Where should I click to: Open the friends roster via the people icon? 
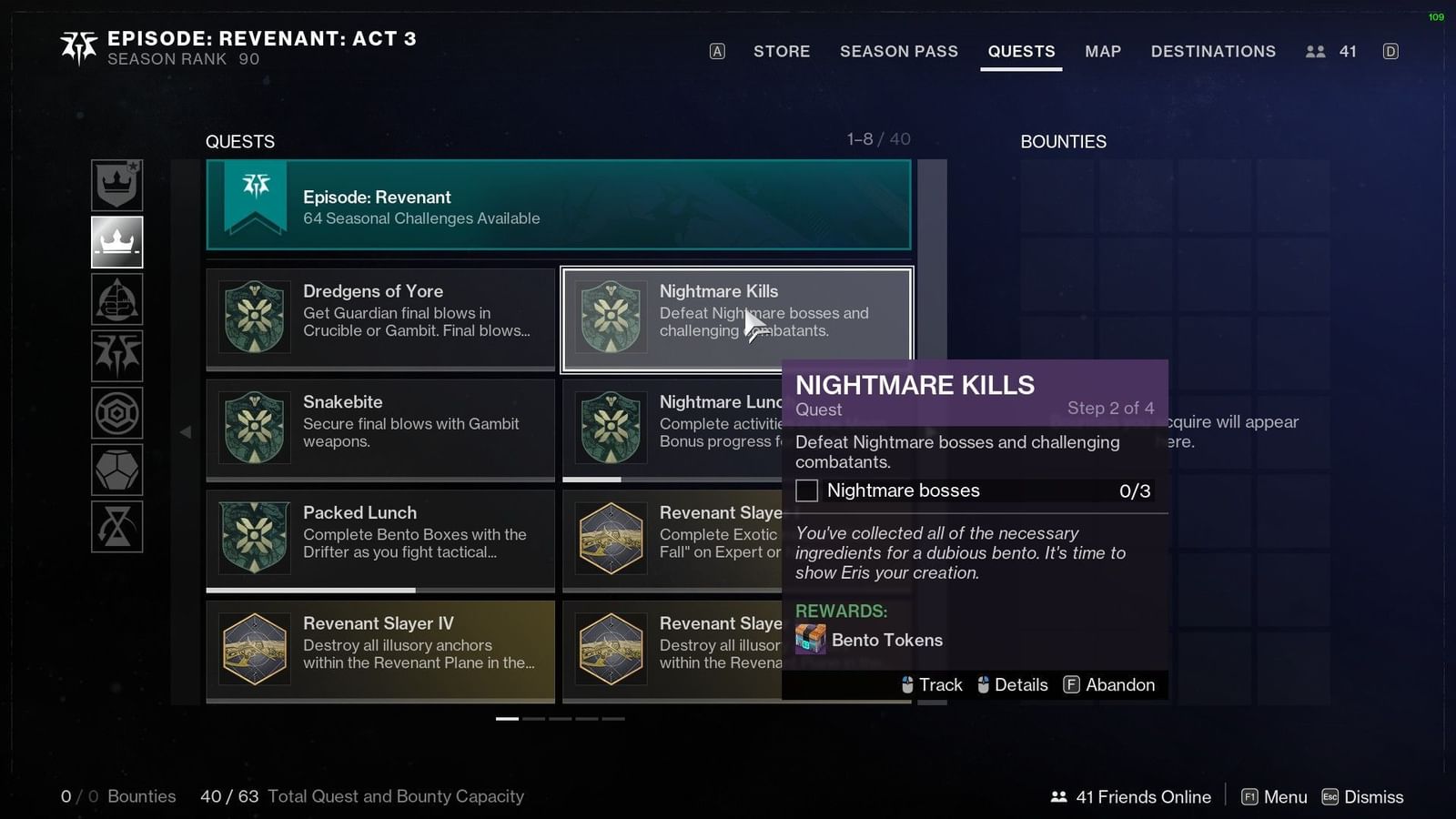(x=1316, y=52)
